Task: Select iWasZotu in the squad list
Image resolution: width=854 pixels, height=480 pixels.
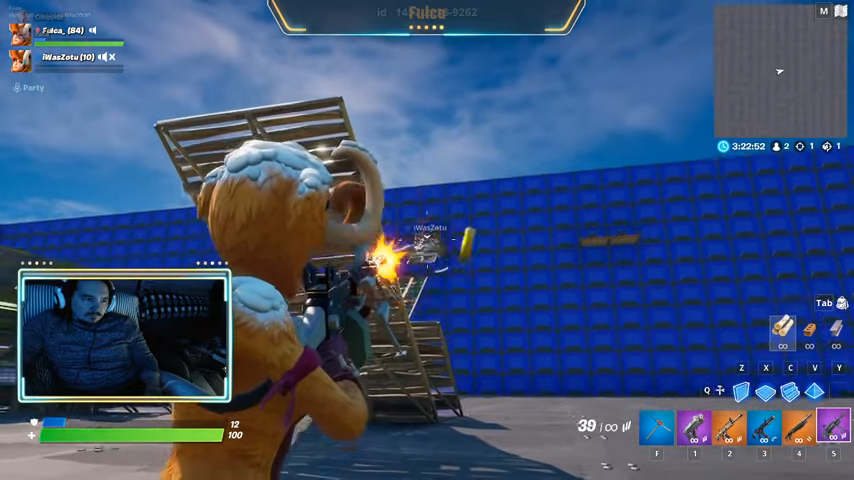Action: tap(67, 57)
